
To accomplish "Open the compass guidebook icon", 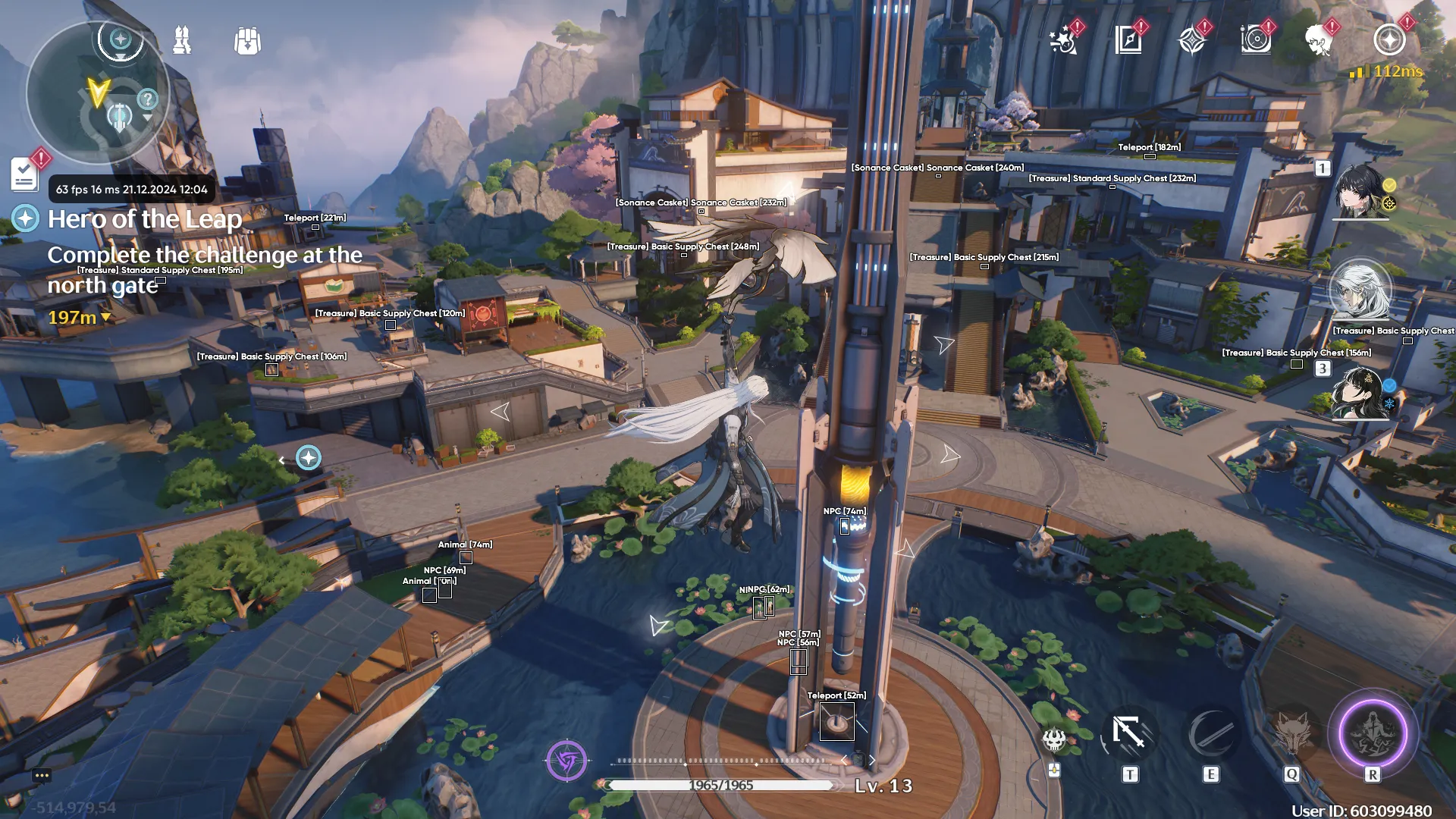I will [x=1128, y=40].
